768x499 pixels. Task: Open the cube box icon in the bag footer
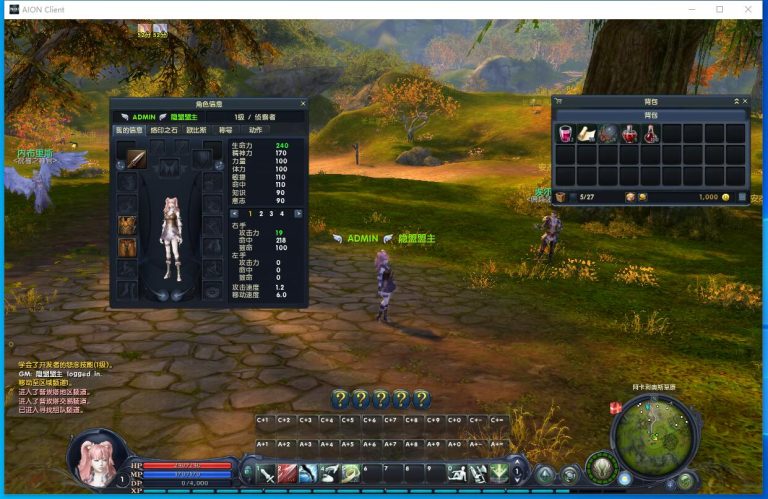(x=561, y=197)
